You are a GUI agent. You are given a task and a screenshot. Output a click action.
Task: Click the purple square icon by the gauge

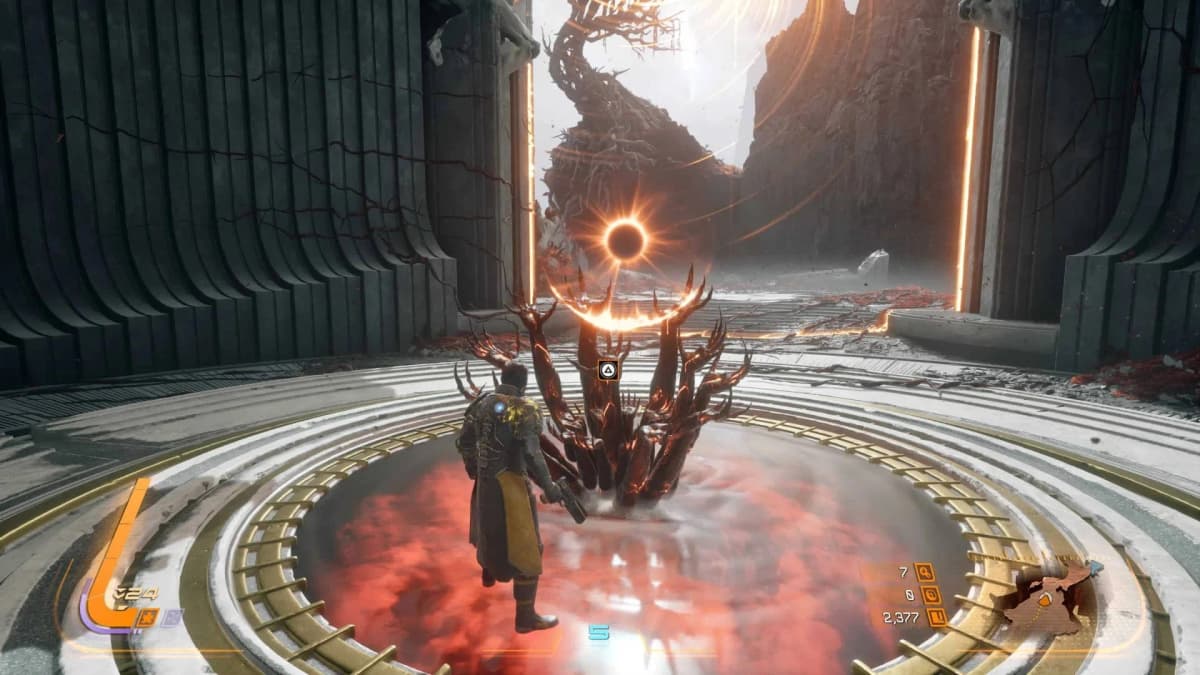pos(173,616)
